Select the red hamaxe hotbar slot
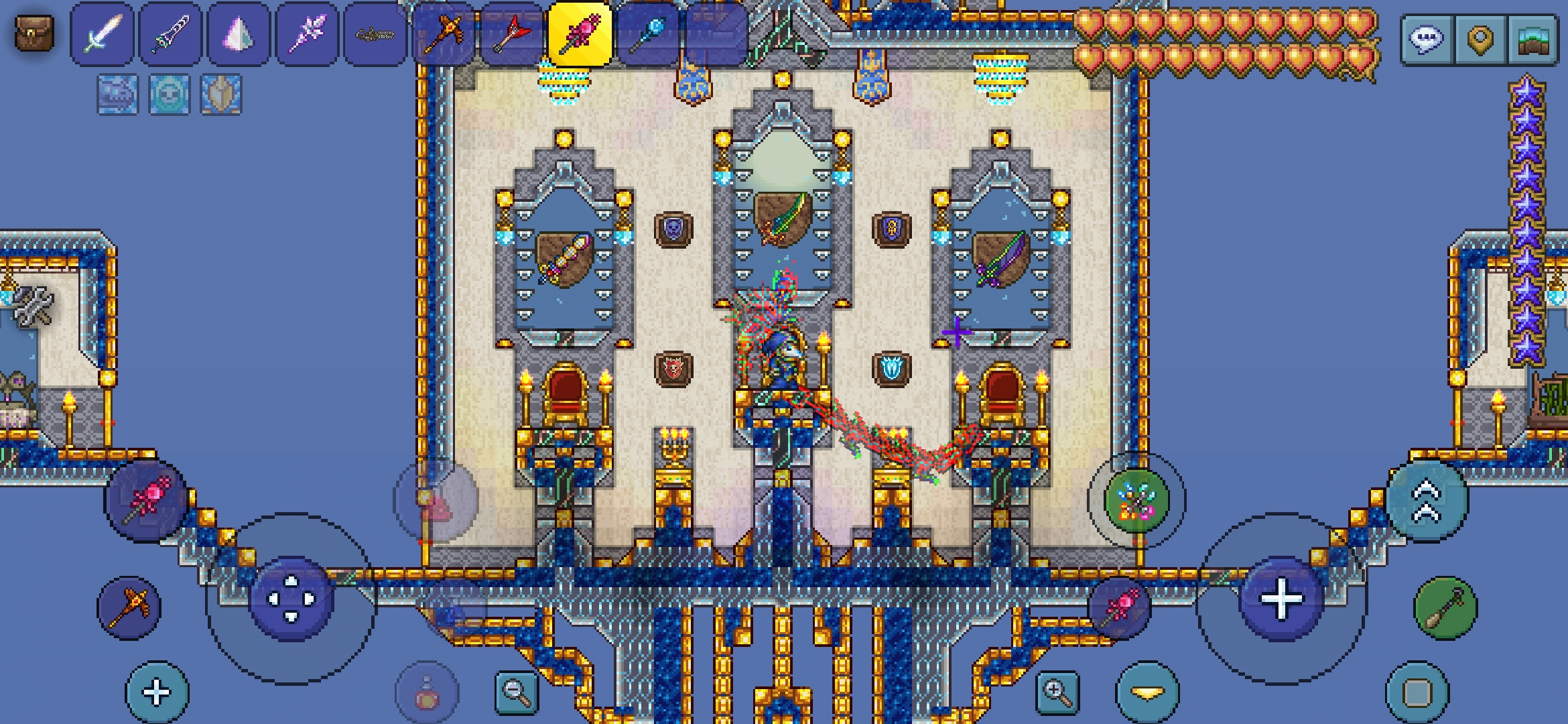Viewport: 1568px width, 724px height. click(512, 34)
